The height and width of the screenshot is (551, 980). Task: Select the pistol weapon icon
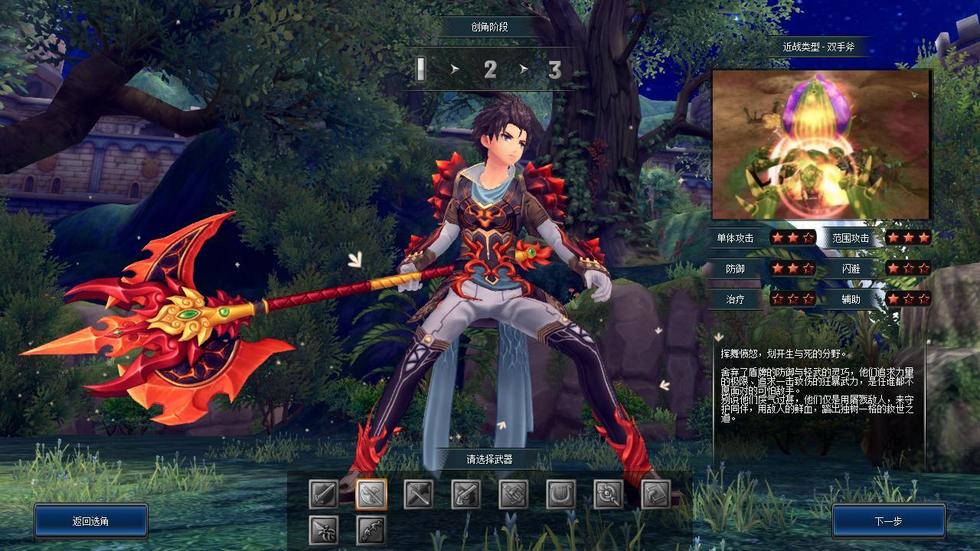point(465,493)
